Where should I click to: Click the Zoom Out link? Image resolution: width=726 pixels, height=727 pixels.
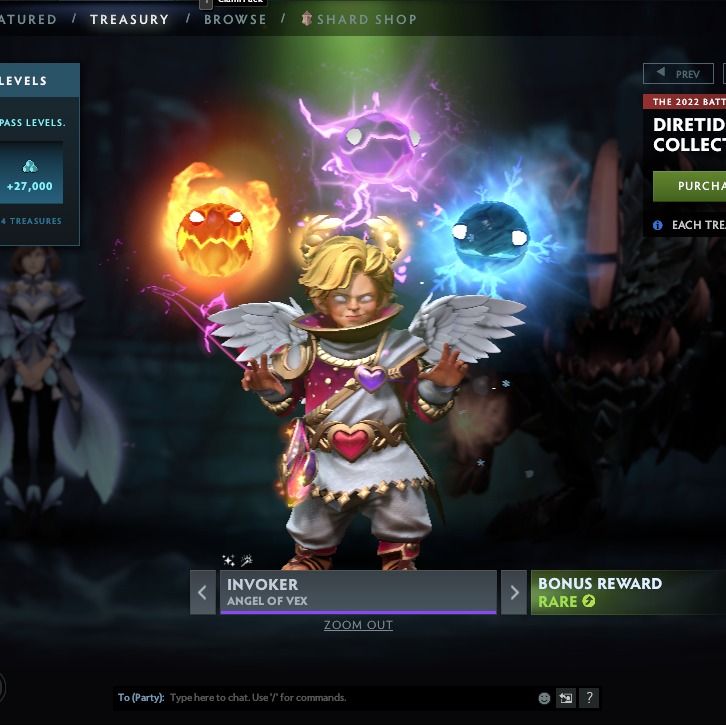(x=358, y=625)
